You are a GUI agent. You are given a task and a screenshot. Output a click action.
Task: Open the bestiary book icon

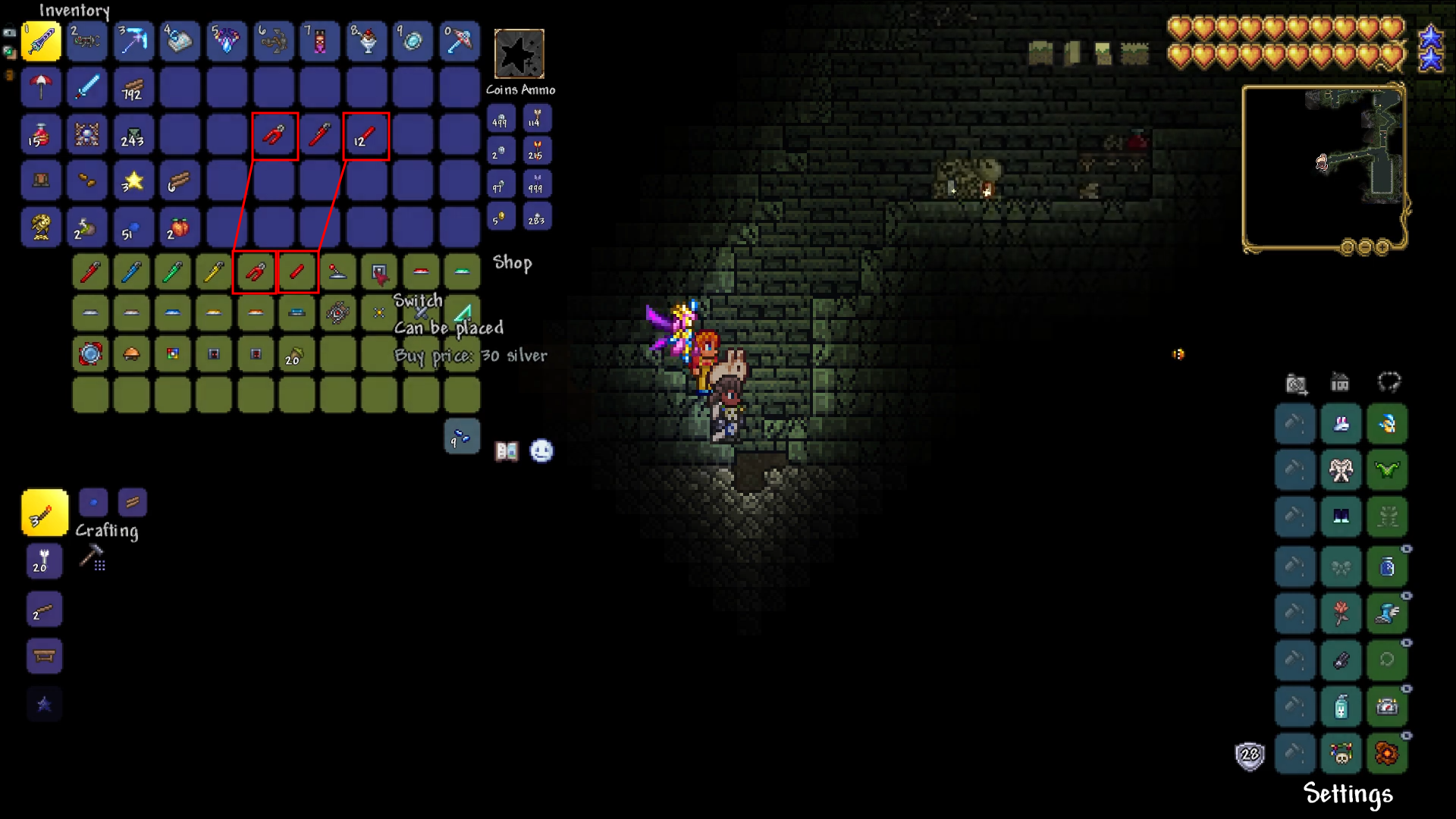click(x=506, y=451)
